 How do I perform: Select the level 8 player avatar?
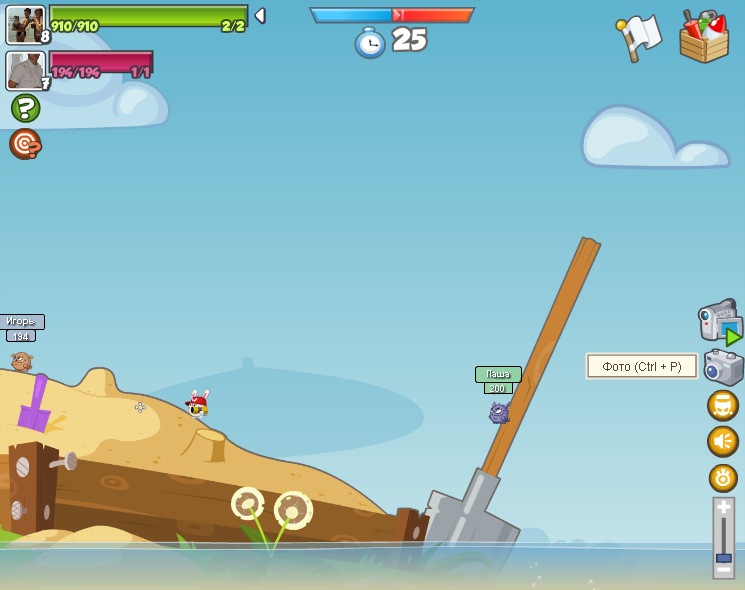[x=25, y=24]
